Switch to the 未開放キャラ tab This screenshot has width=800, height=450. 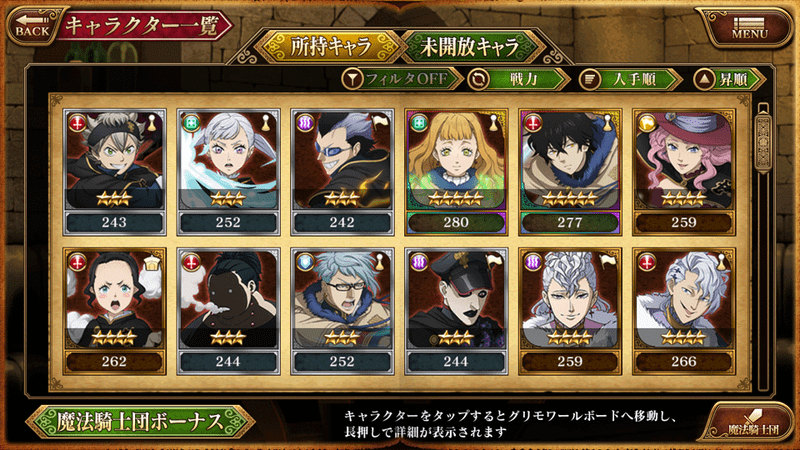[472, 46]
